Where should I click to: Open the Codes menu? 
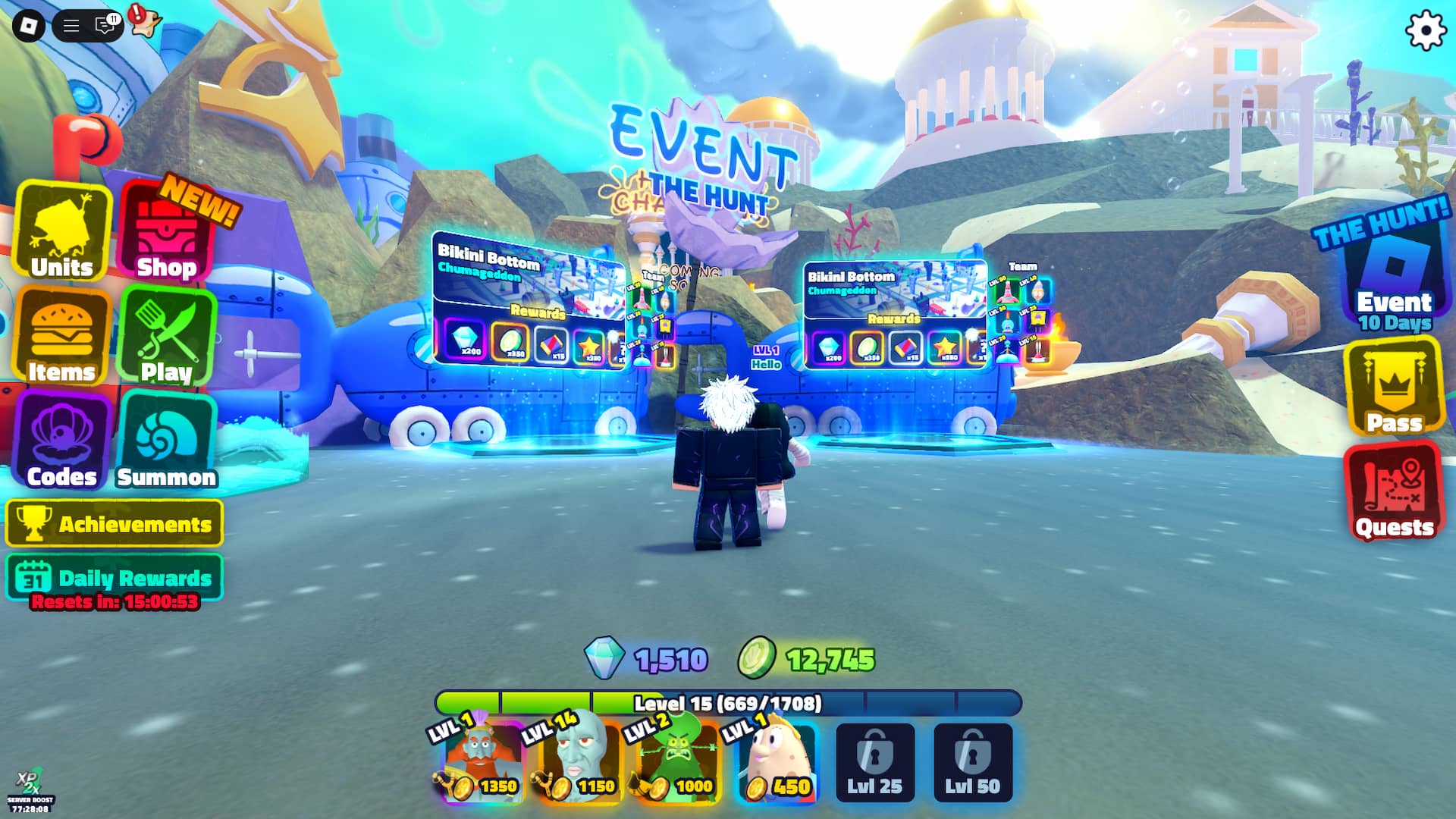click(62, 441)
